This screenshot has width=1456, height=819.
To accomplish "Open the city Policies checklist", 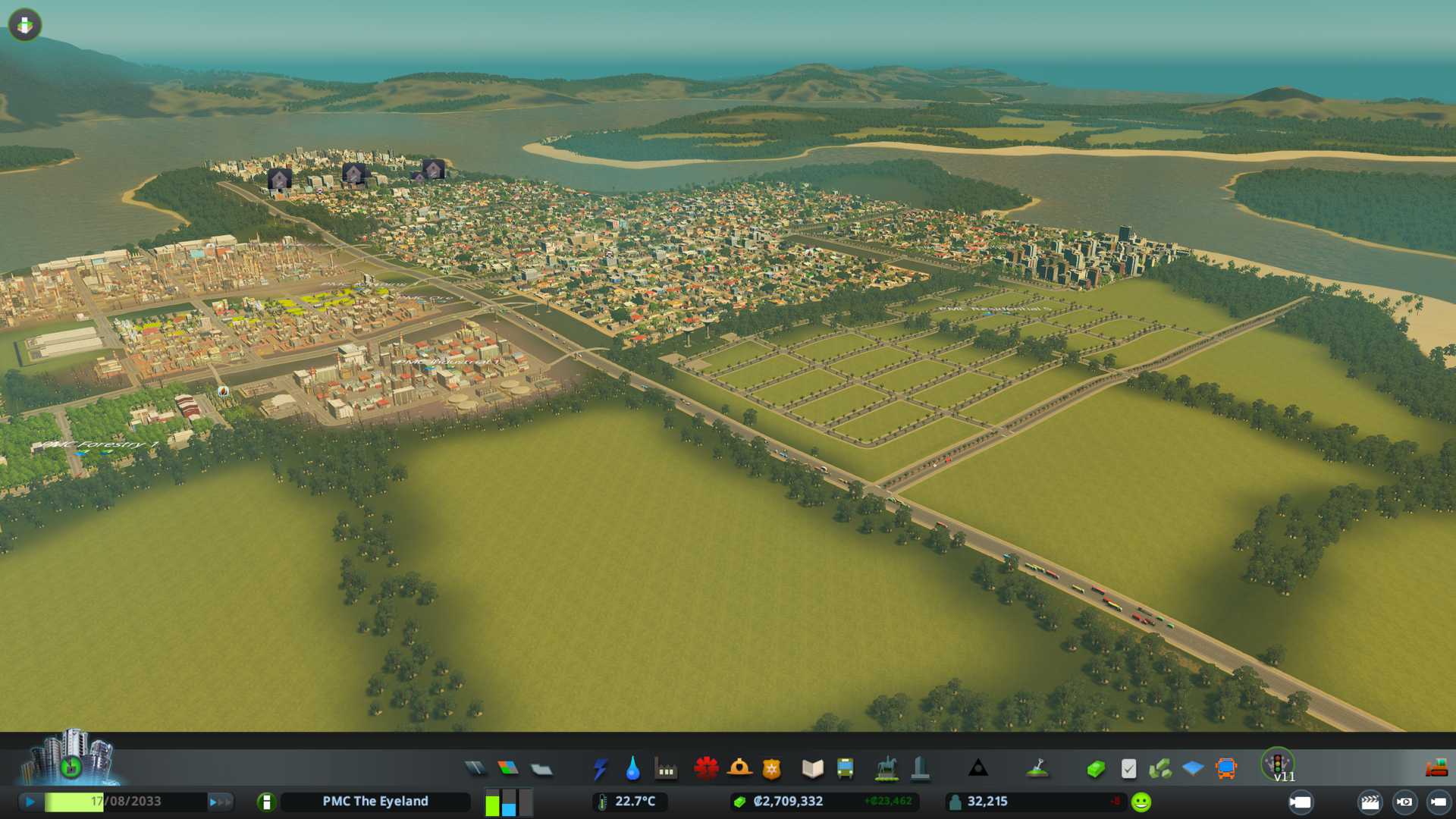I will (x=1128, y=769).
